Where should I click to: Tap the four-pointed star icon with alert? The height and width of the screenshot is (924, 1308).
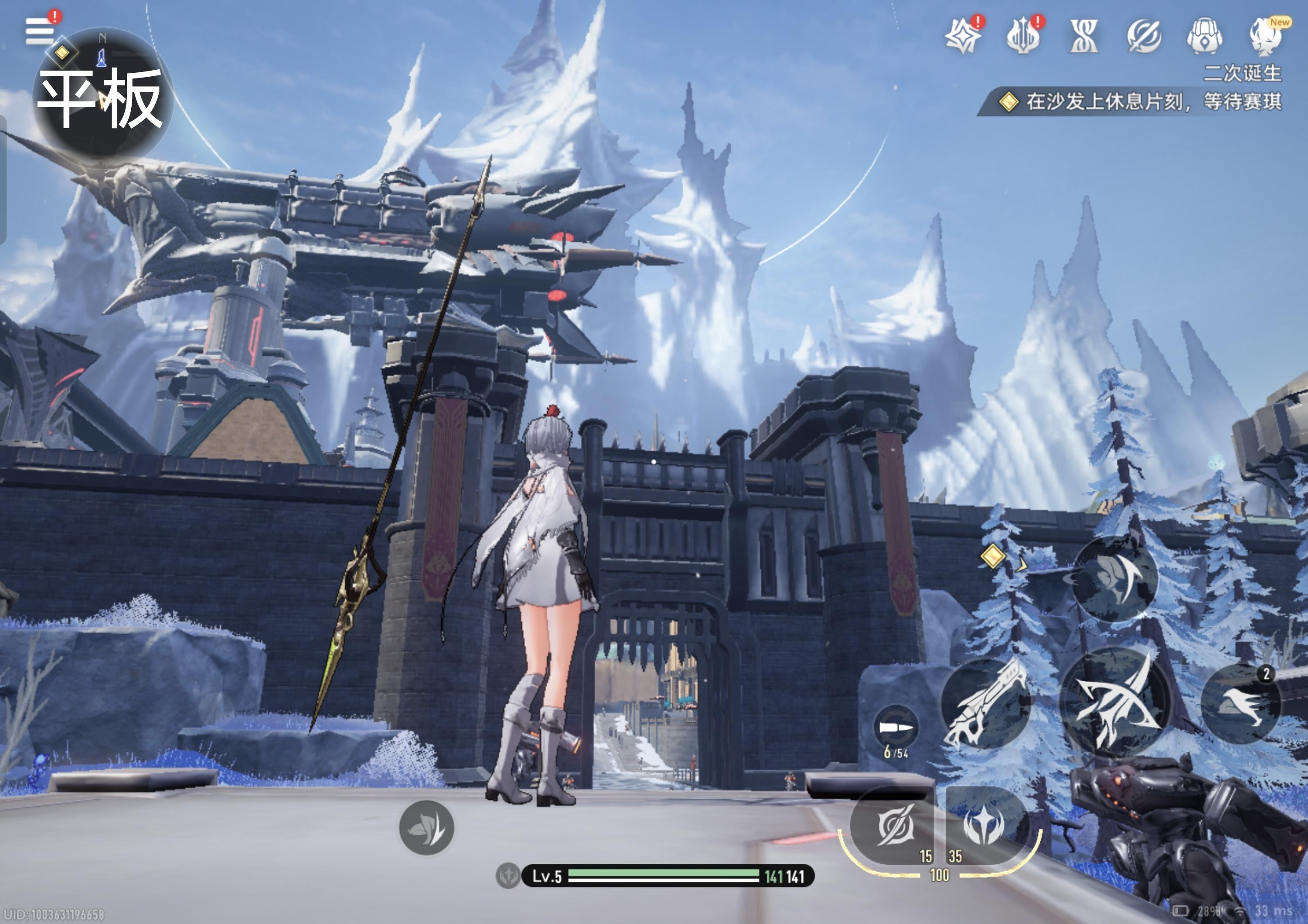coord(963,36)
